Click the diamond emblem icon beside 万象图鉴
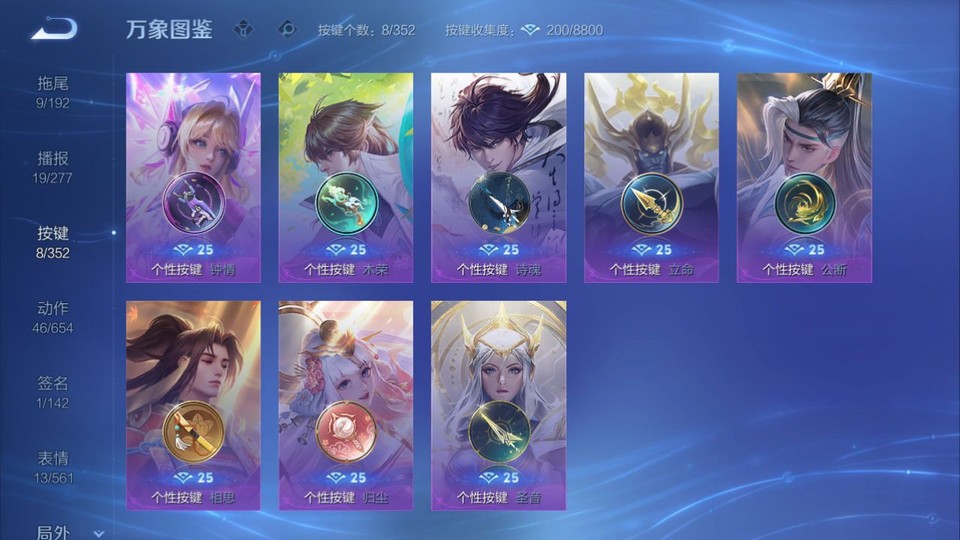960x540 pixels. (243, 29)
